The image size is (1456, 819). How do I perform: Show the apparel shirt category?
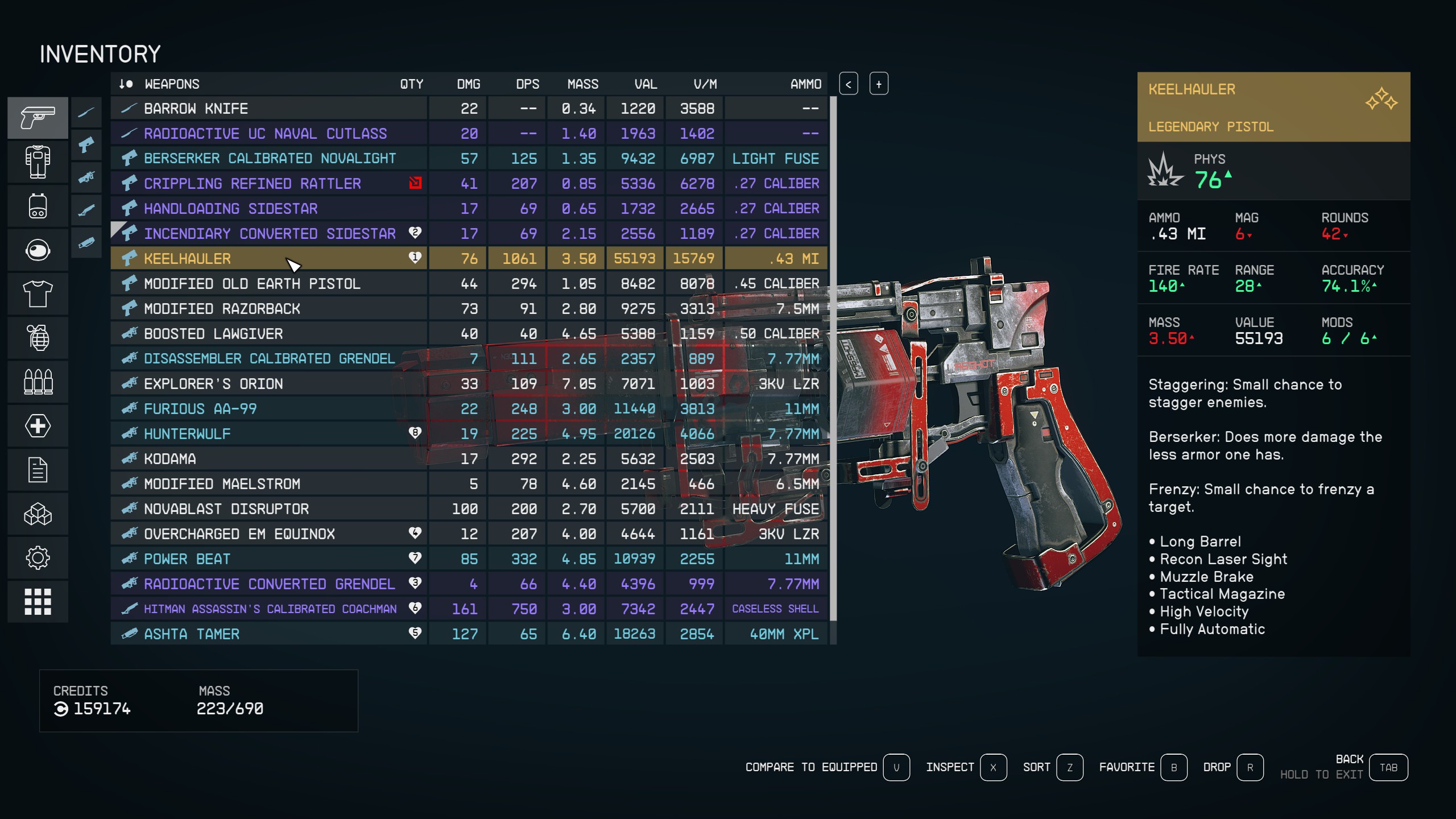click(x=38, y=294)
